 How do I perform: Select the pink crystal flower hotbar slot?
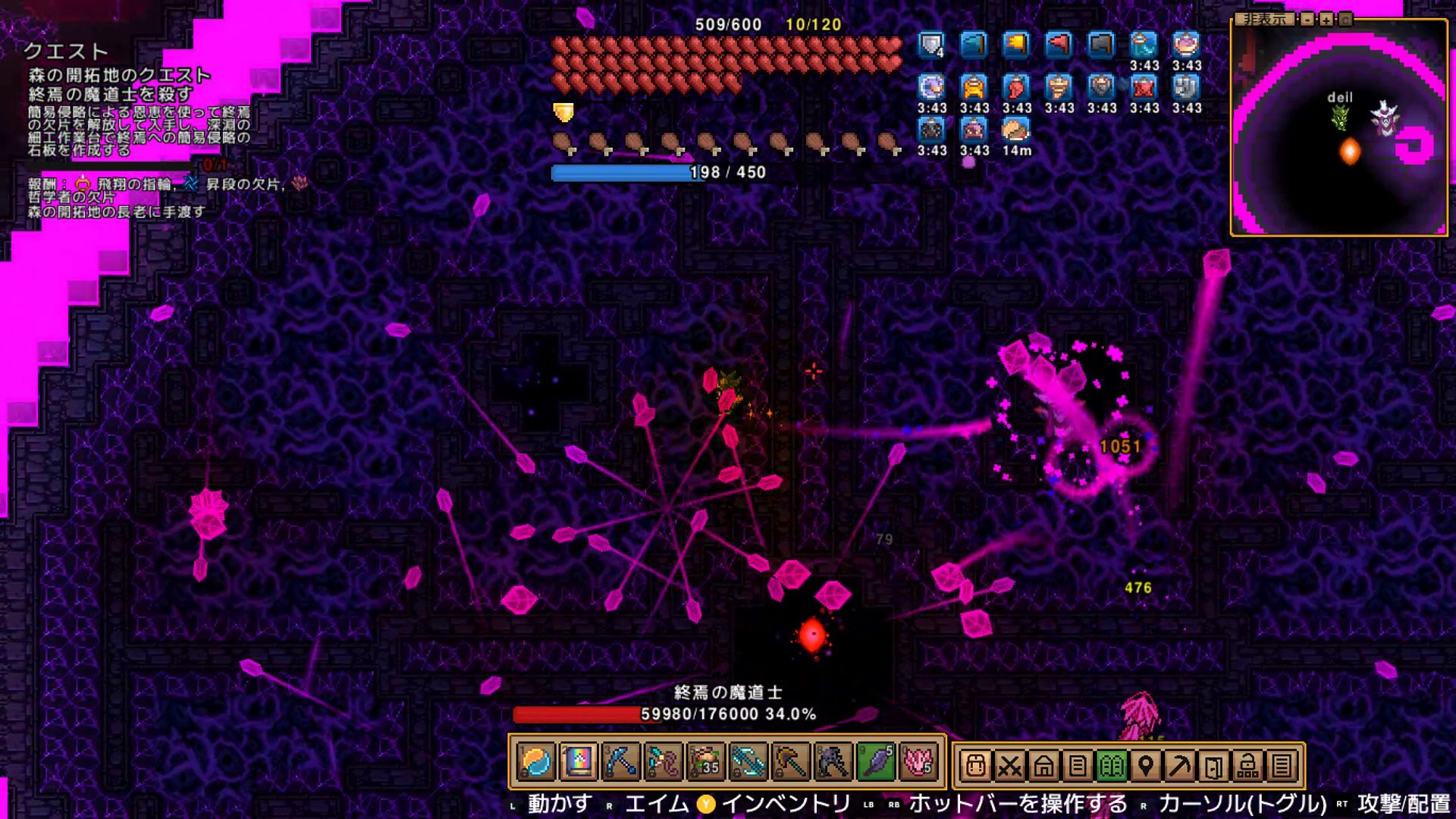tap(918, 762)
